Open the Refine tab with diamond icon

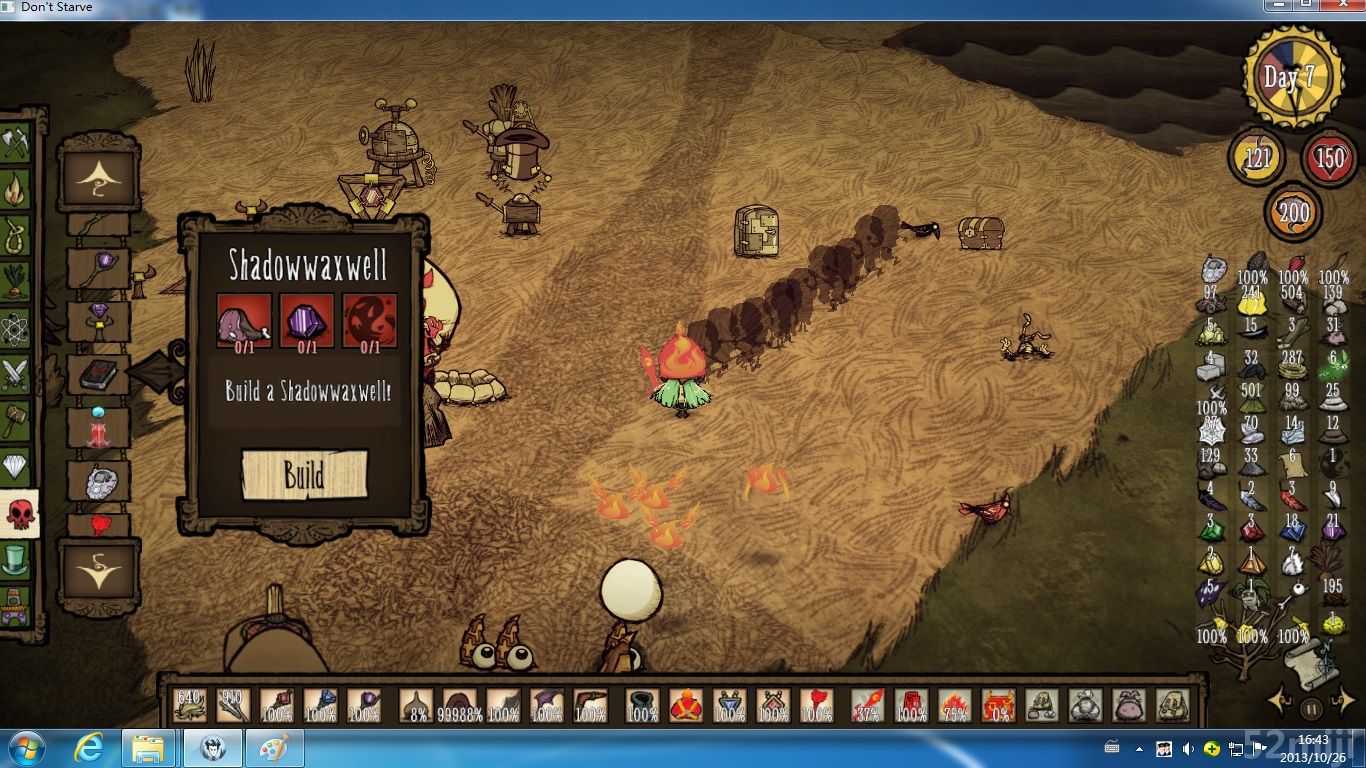(15, 466)
